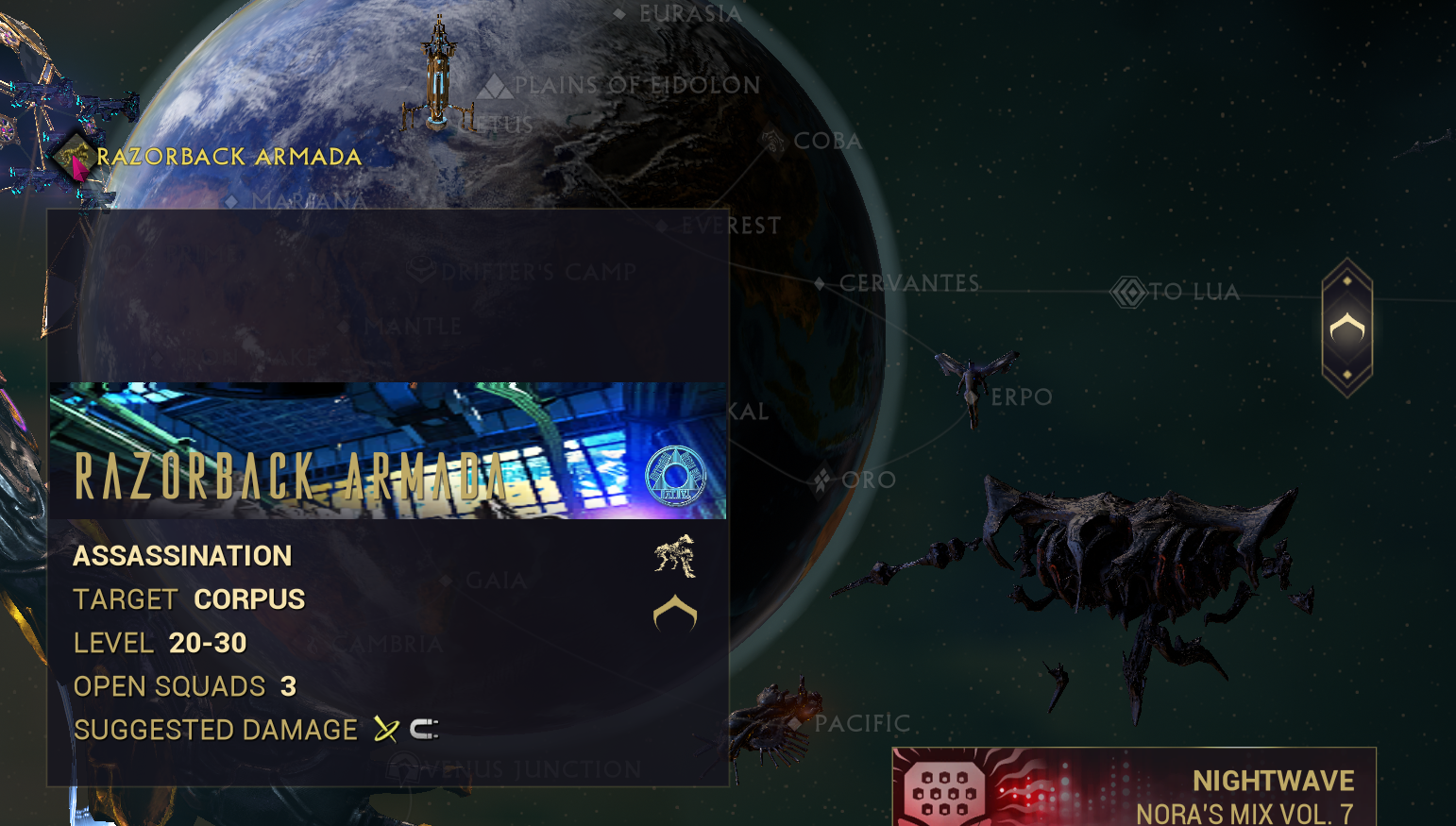
Task: Click the Earth emblem banner on the right edge
Action: [1346, 329]
